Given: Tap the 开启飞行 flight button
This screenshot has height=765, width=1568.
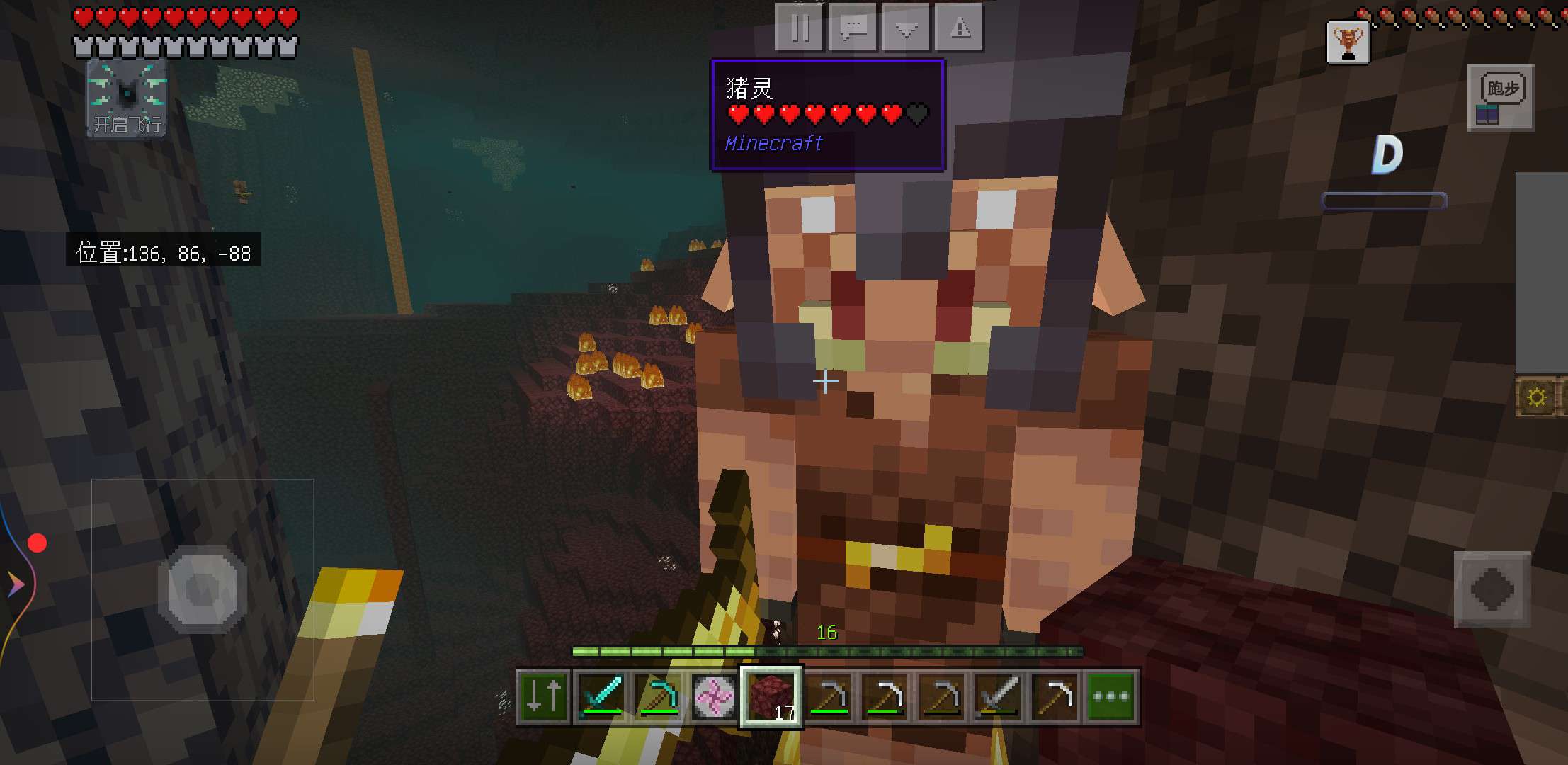Looking at the screenshot, I should (x=127, y=98).
